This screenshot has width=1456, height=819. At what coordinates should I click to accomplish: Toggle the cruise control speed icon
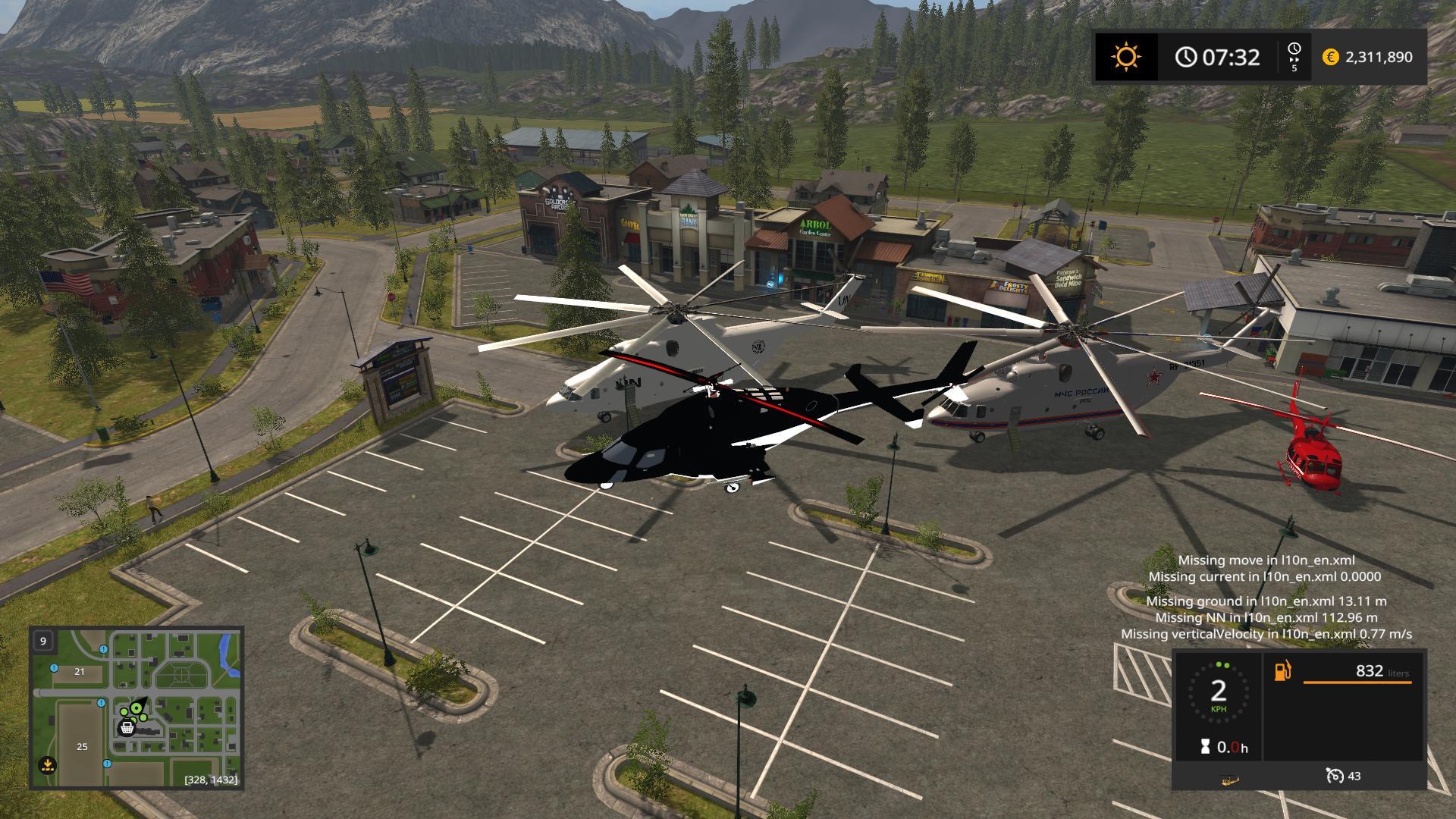click(1334, 776)
